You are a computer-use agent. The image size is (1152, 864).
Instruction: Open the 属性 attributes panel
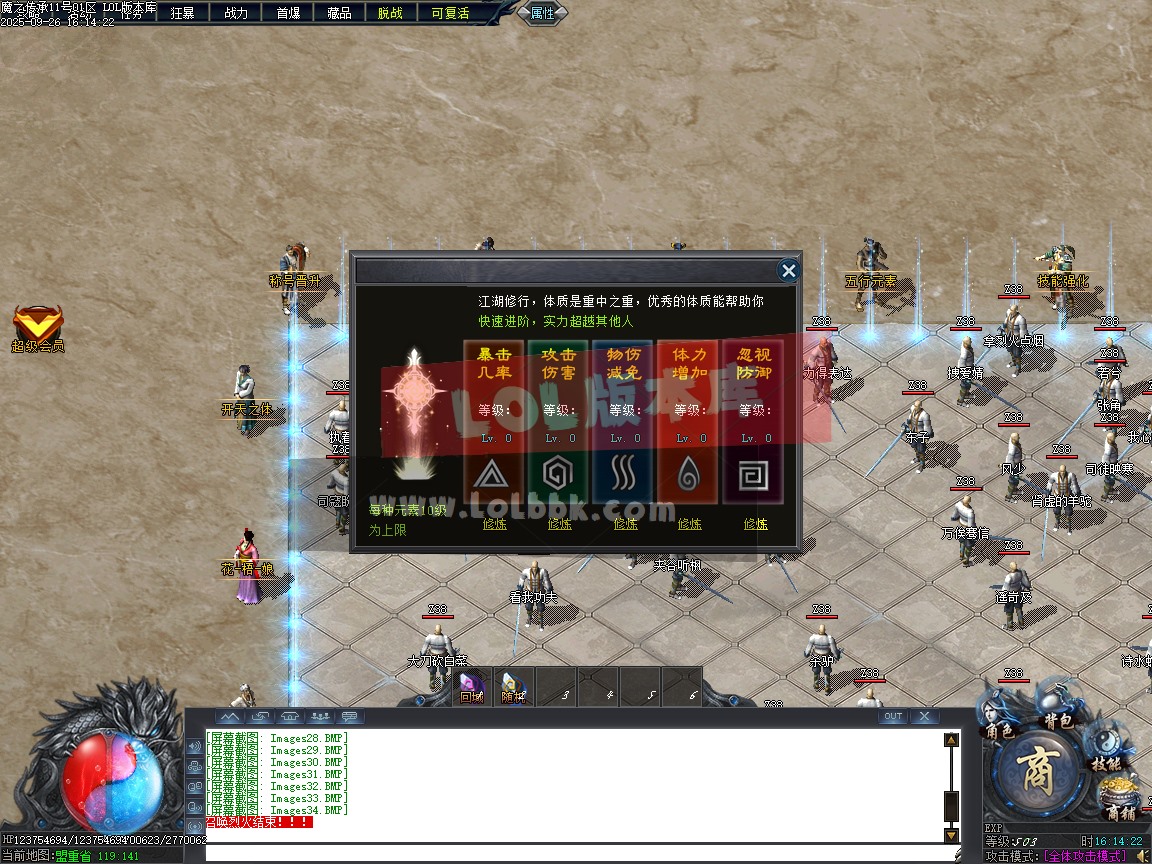click(543, 13)
